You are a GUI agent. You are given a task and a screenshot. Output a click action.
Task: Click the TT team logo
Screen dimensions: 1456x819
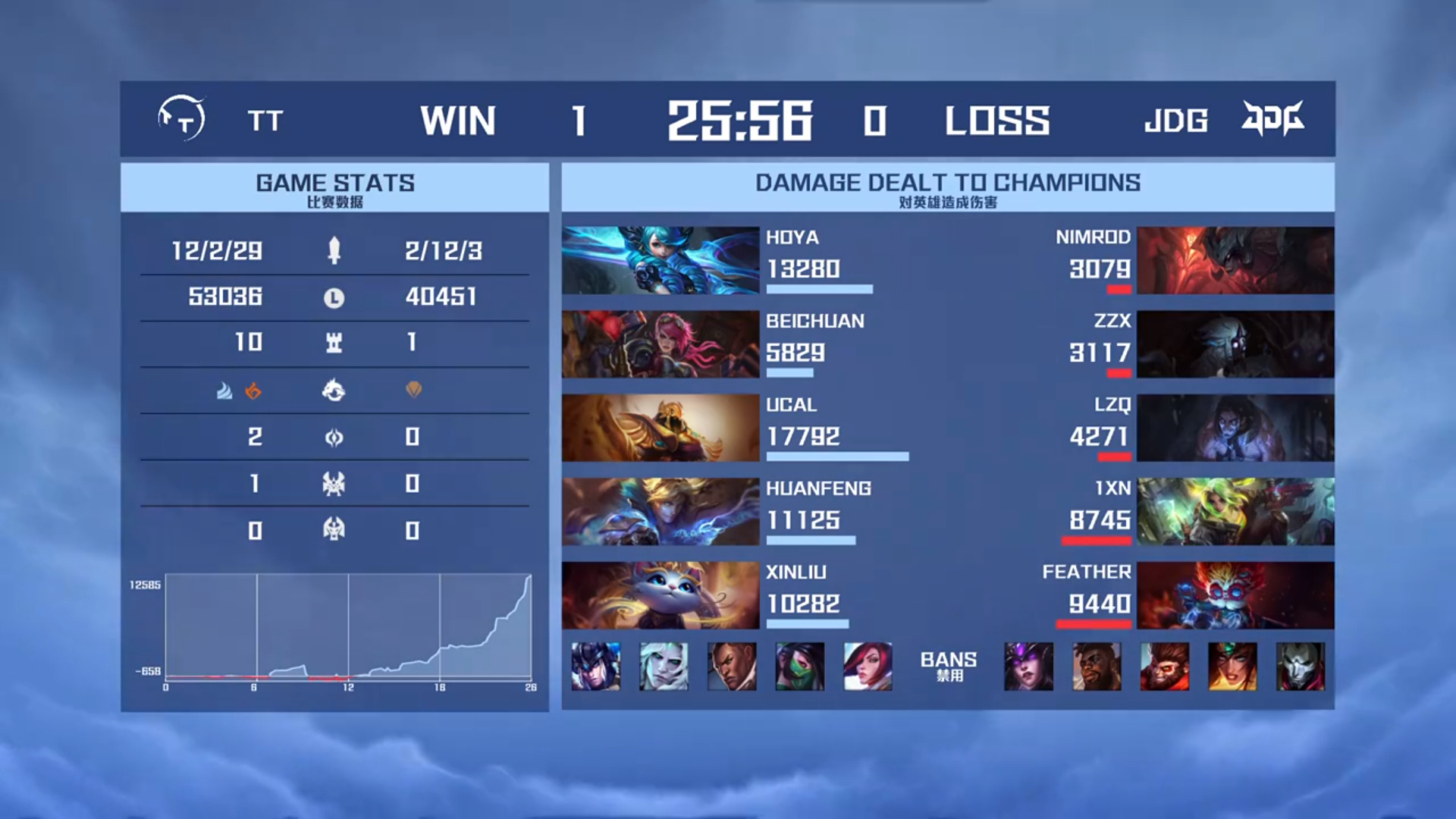[x=181, y=118]
